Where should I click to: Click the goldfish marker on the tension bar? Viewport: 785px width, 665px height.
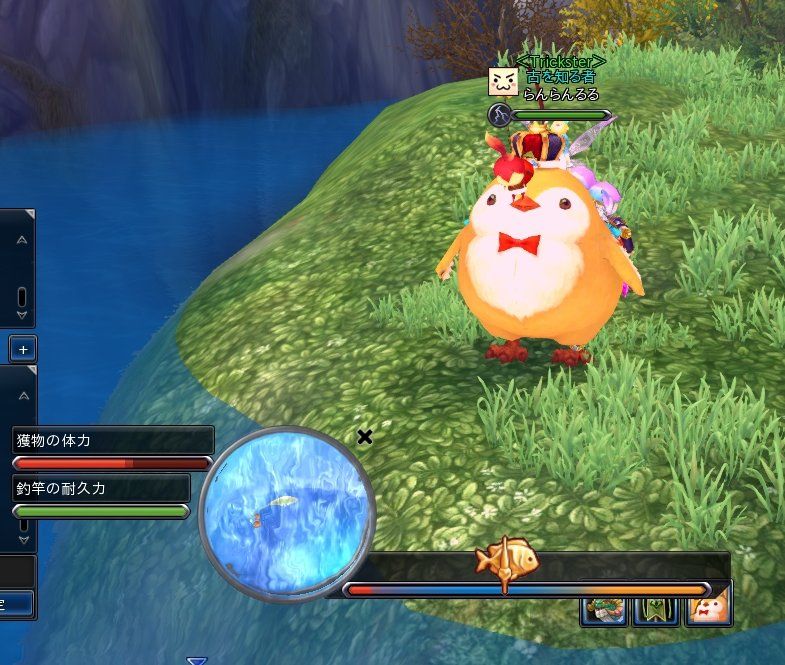tap(507, 561)
